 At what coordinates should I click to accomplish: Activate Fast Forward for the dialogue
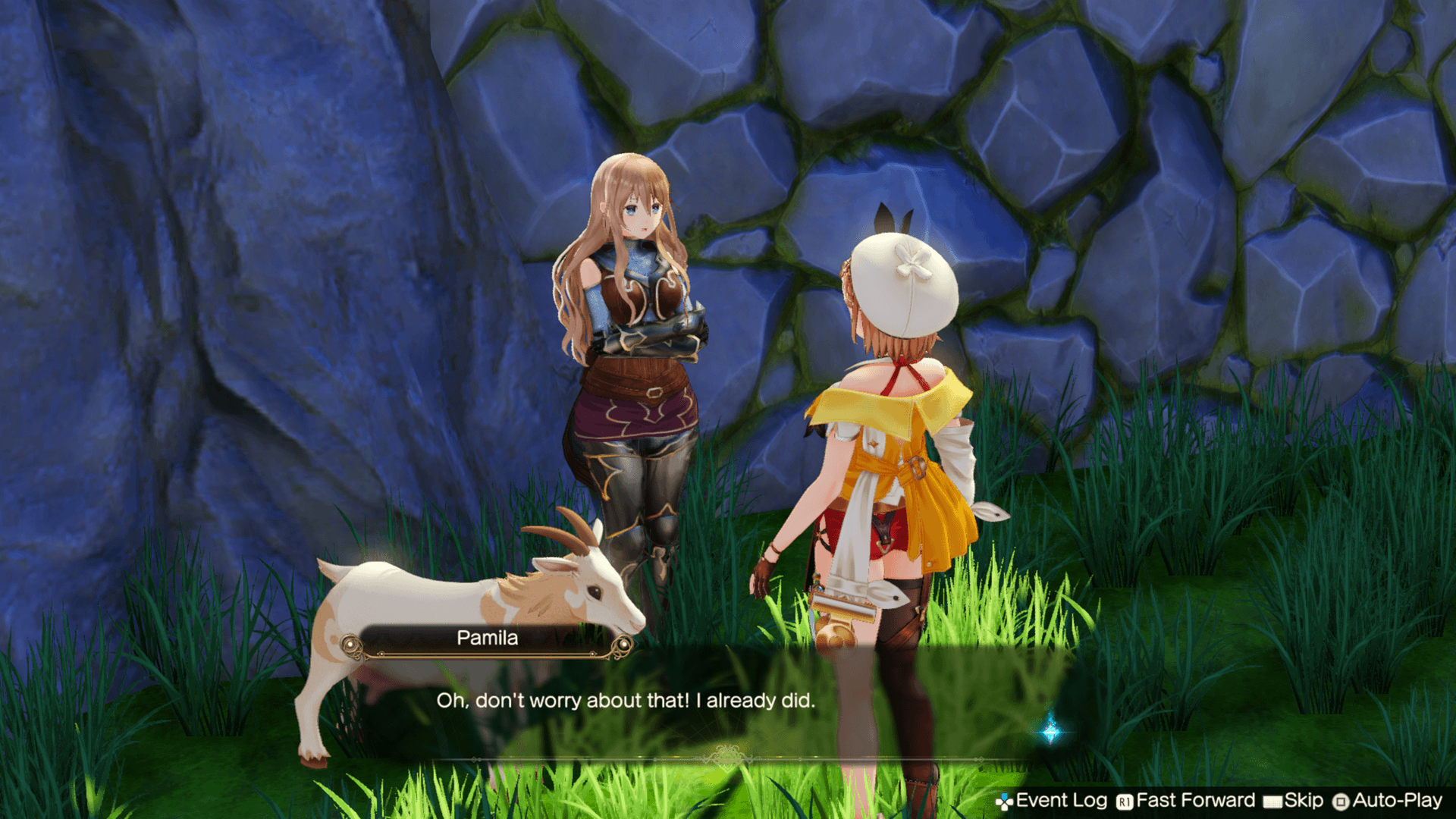pos(1186,801)
